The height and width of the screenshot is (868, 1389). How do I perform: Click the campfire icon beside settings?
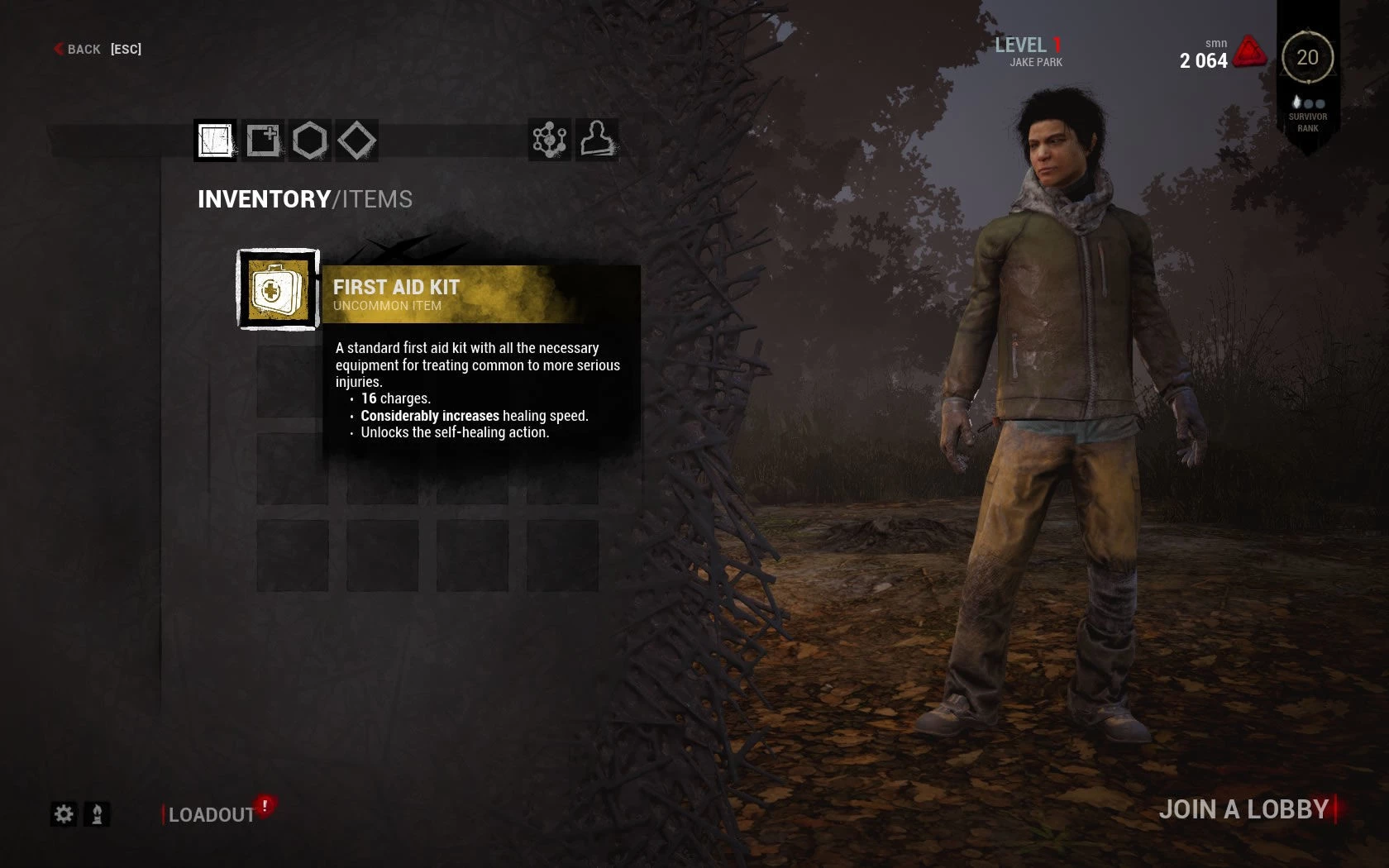97,814
